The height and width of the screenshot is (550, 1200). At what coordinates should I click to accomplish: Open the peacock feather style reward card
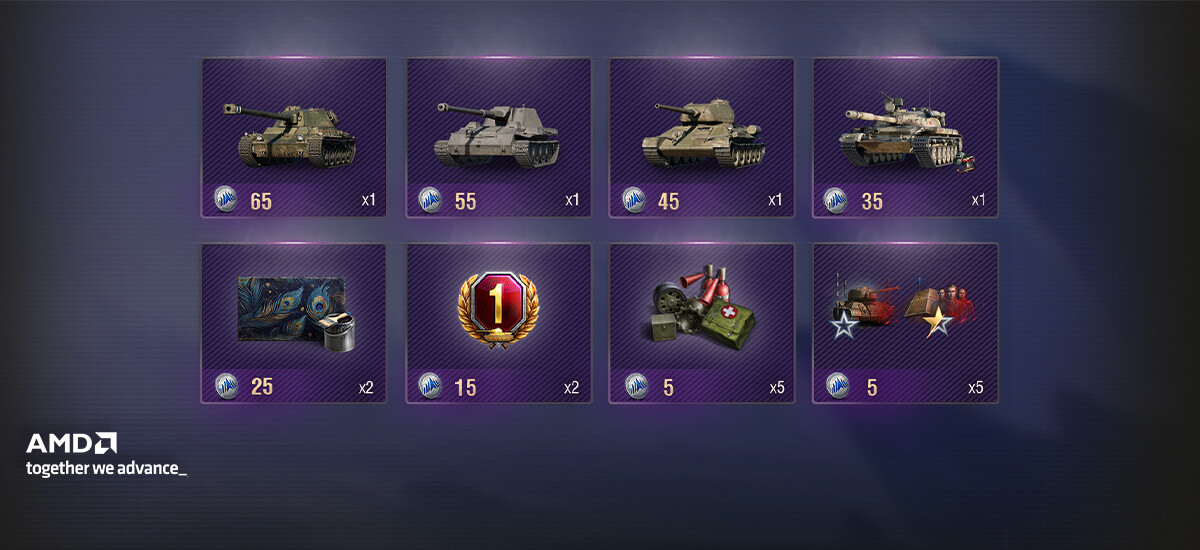click(x=293, y=322)
